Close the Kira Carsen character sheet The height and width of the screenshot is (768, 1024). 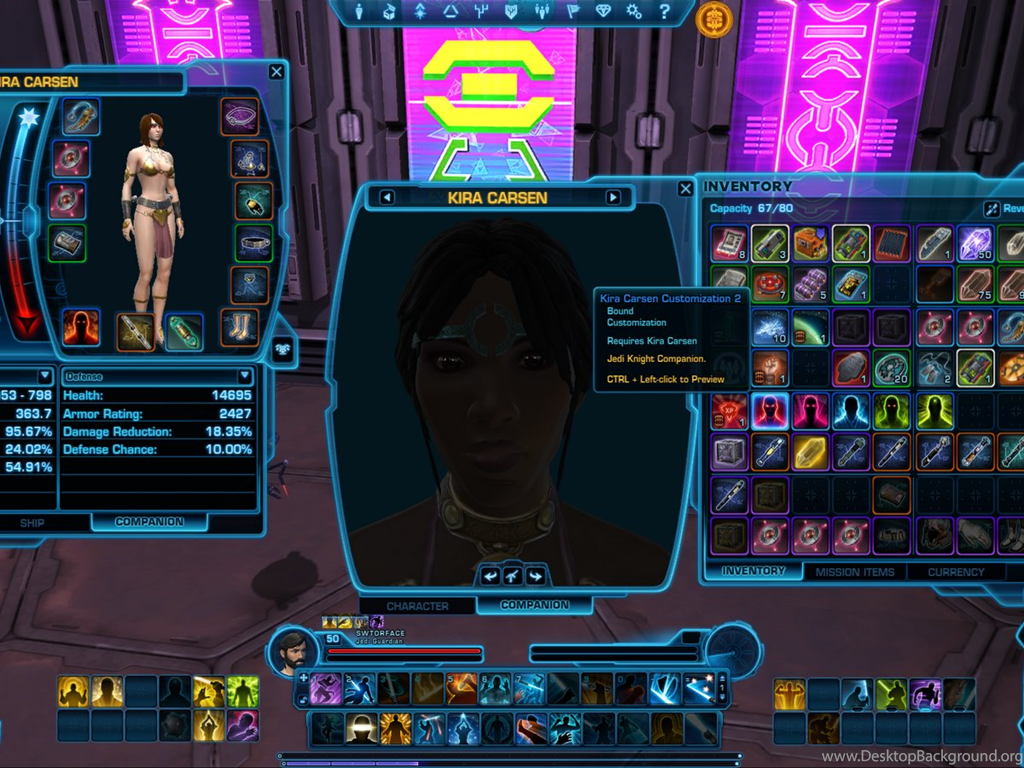276,72
